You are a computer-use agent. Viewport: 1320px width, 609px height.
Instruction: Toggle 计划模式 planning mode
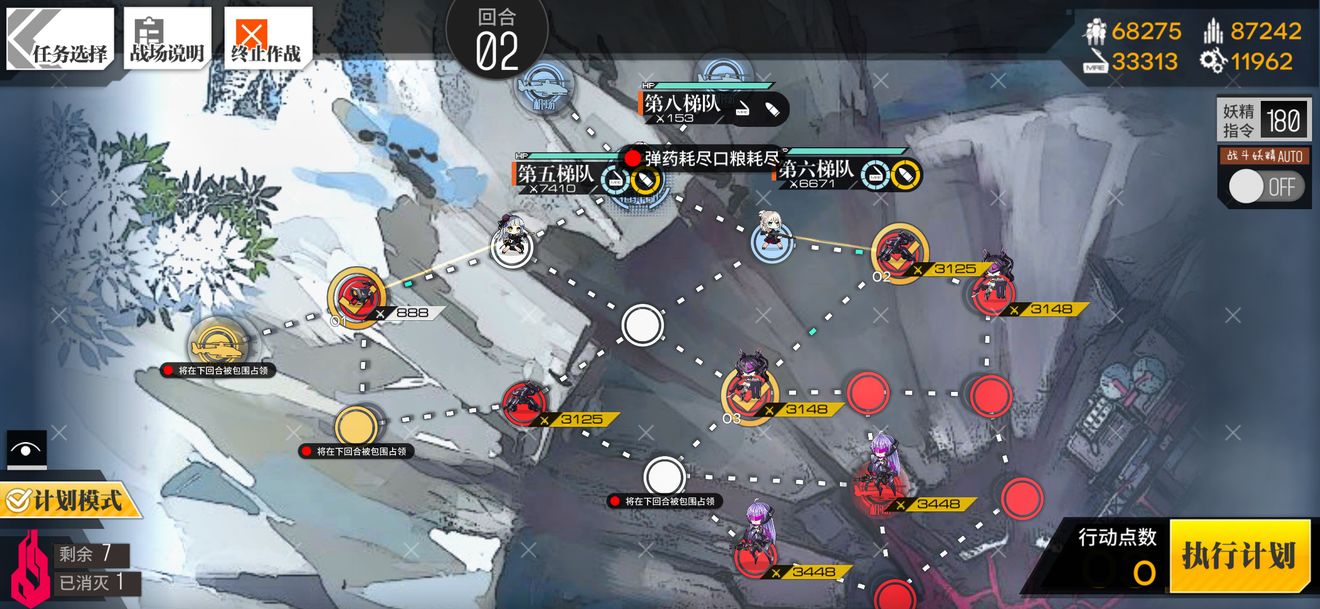[70, 499]
